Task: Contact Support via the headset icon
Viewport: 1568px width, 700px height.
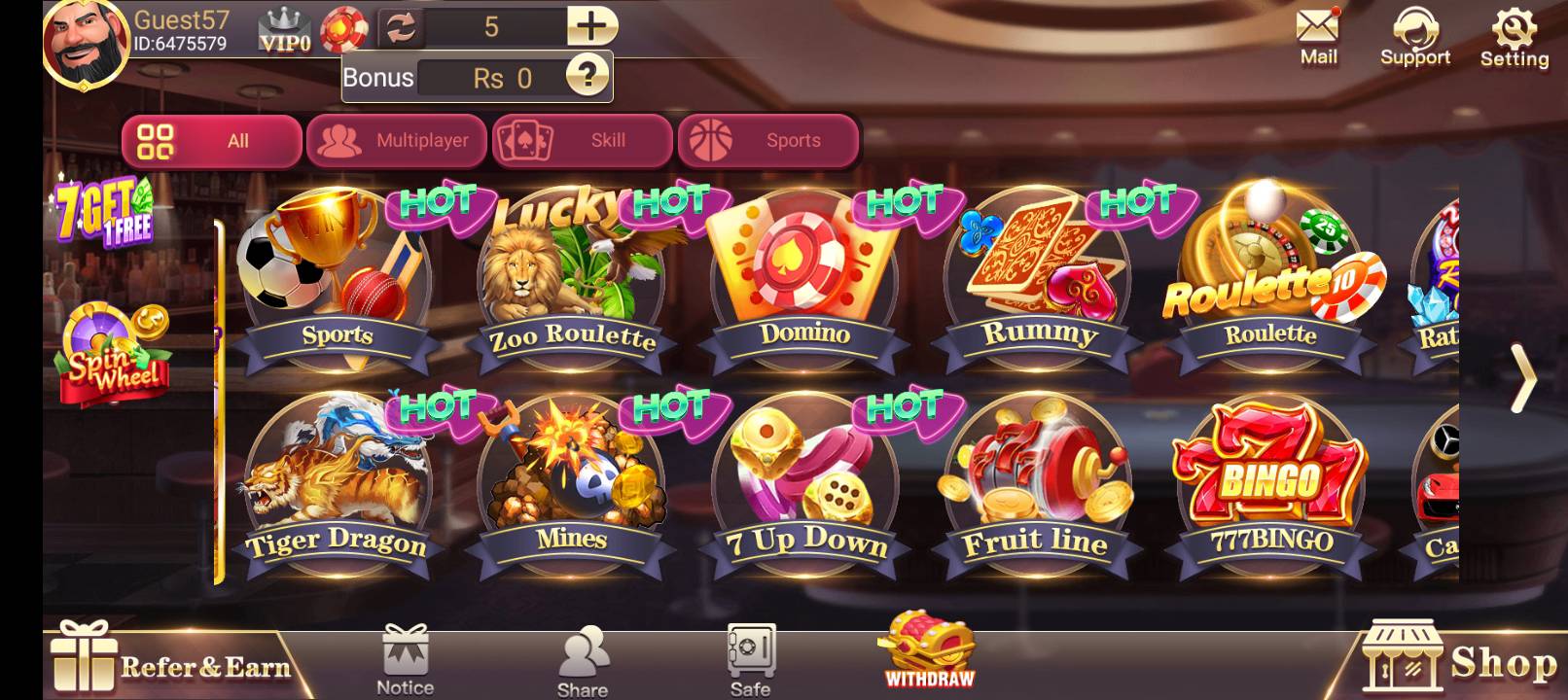Action: tap(1416, 29)
